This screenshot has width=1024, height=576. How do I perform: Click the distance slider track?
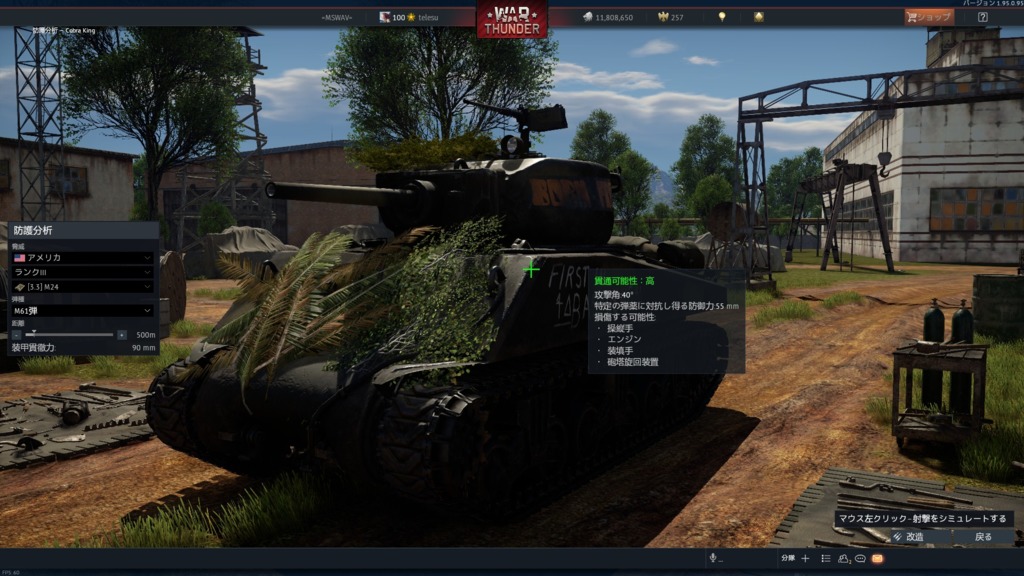tap(69, 335)
